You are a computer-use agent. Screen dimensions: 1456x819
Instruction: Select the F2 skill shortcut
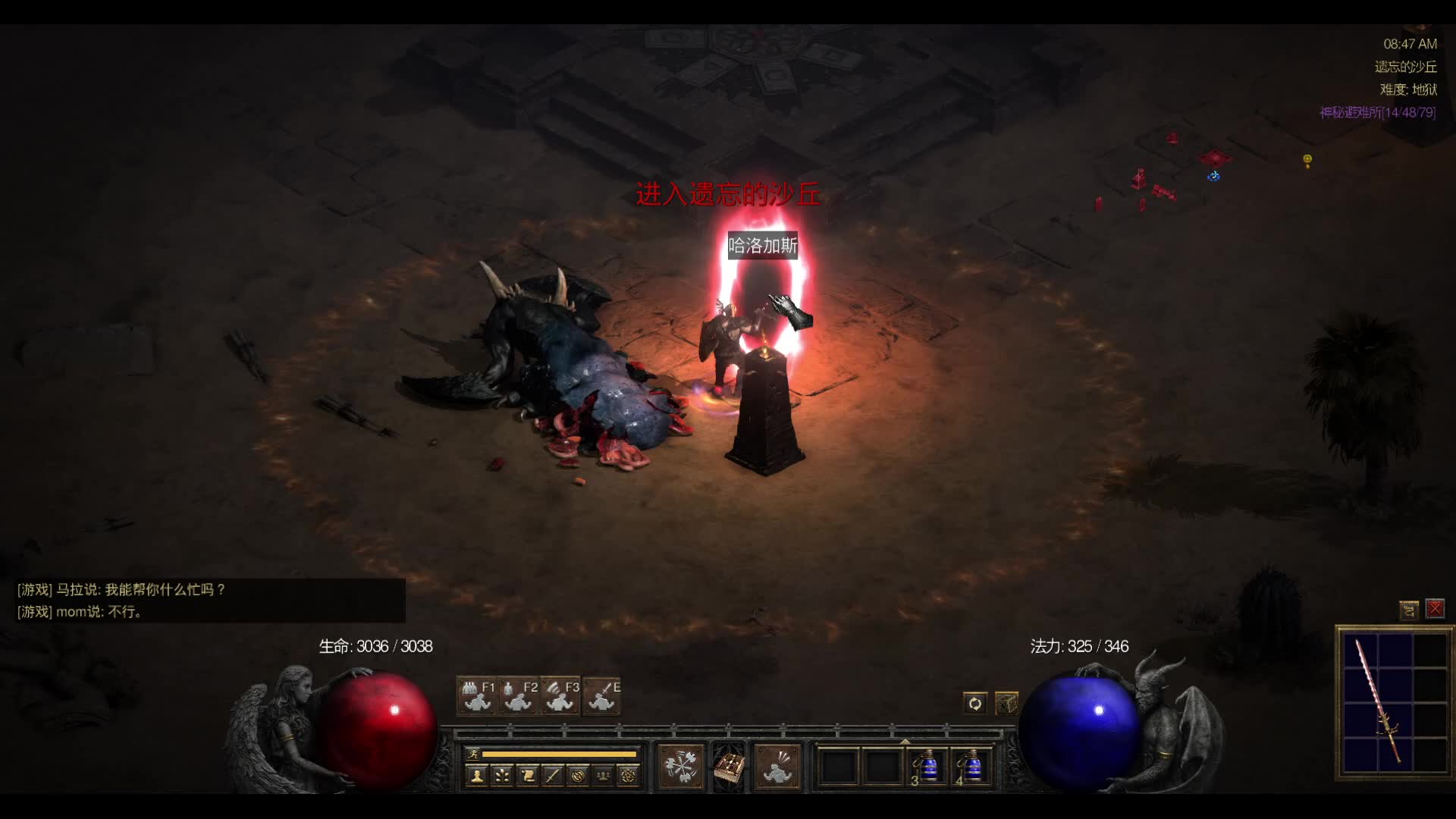[519, 696]
